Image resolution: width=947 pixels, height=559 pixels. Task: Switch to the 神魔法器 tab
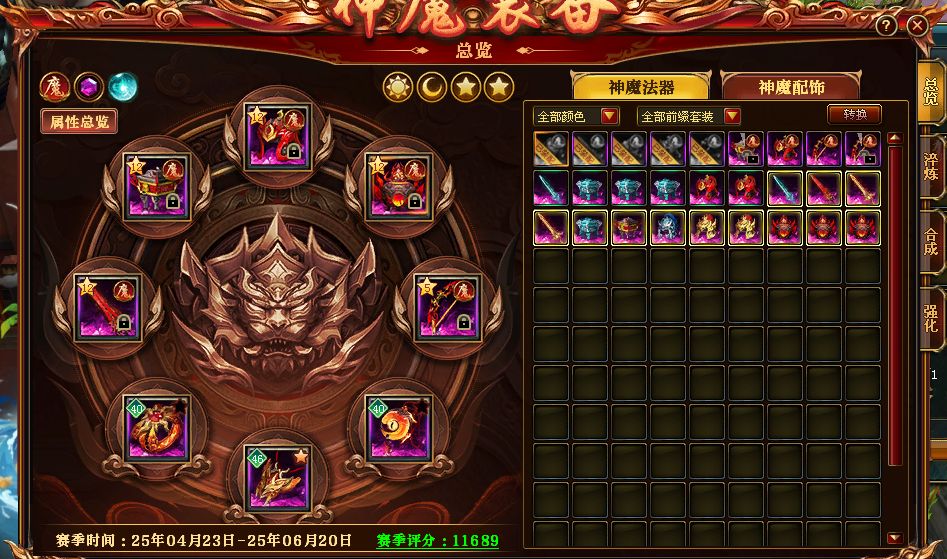[x=641, y=87]
